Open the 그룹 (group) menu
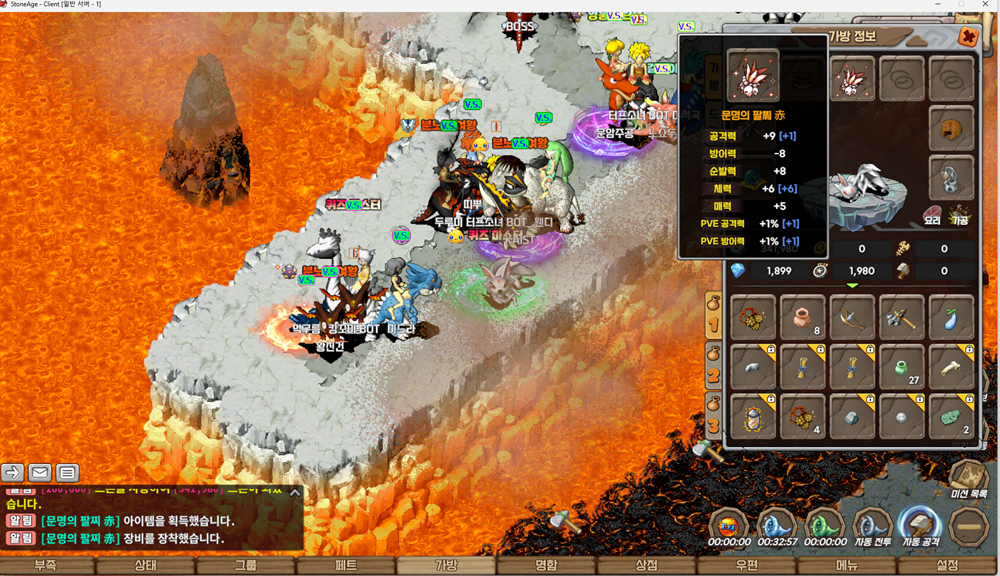The width and height of the screenshot is (1000, 576). tap(246, 566)
